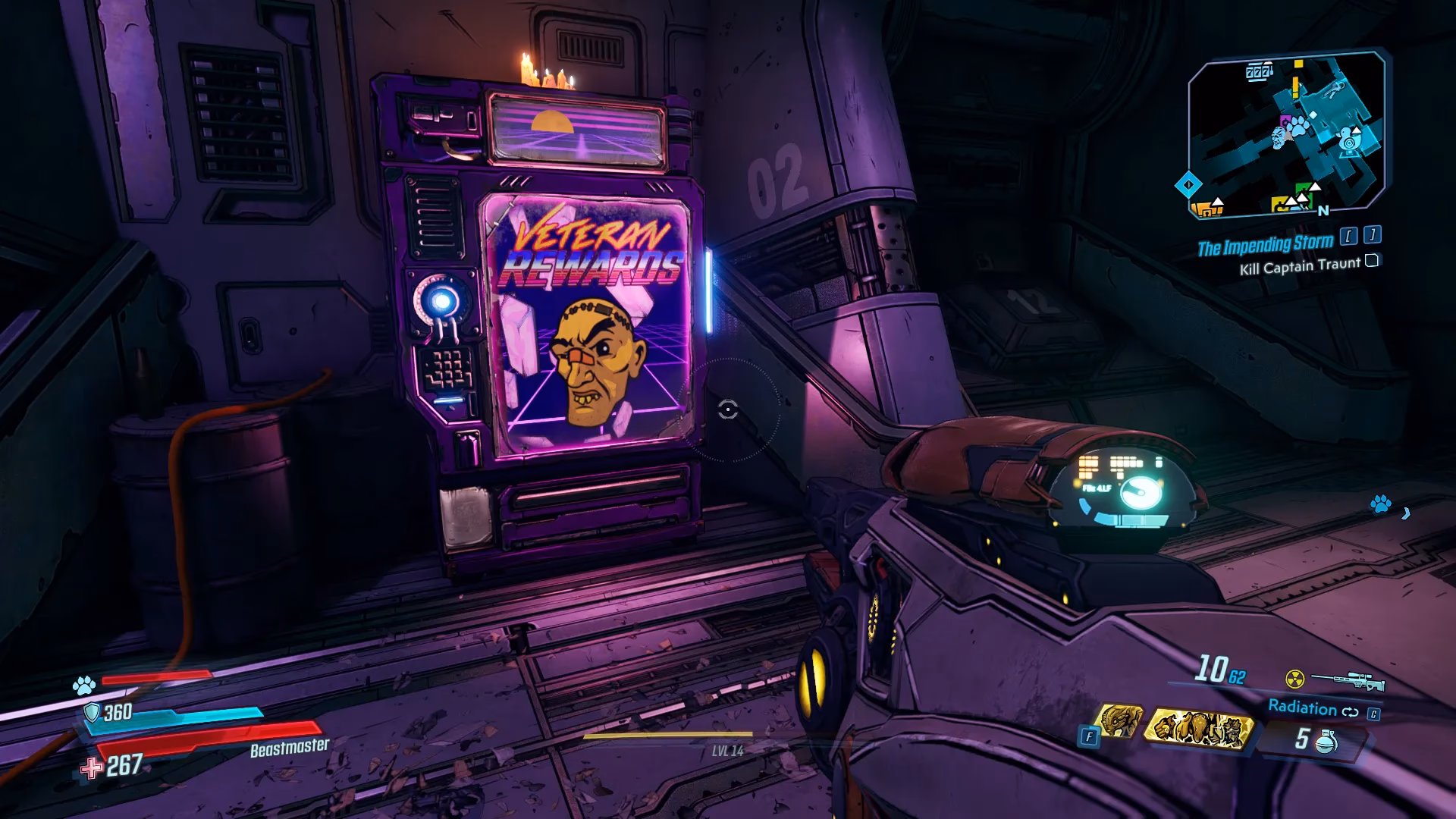Toggle the F-key pet command icon
This screenshot has height=819, width=1456.
click(1090, 736)
